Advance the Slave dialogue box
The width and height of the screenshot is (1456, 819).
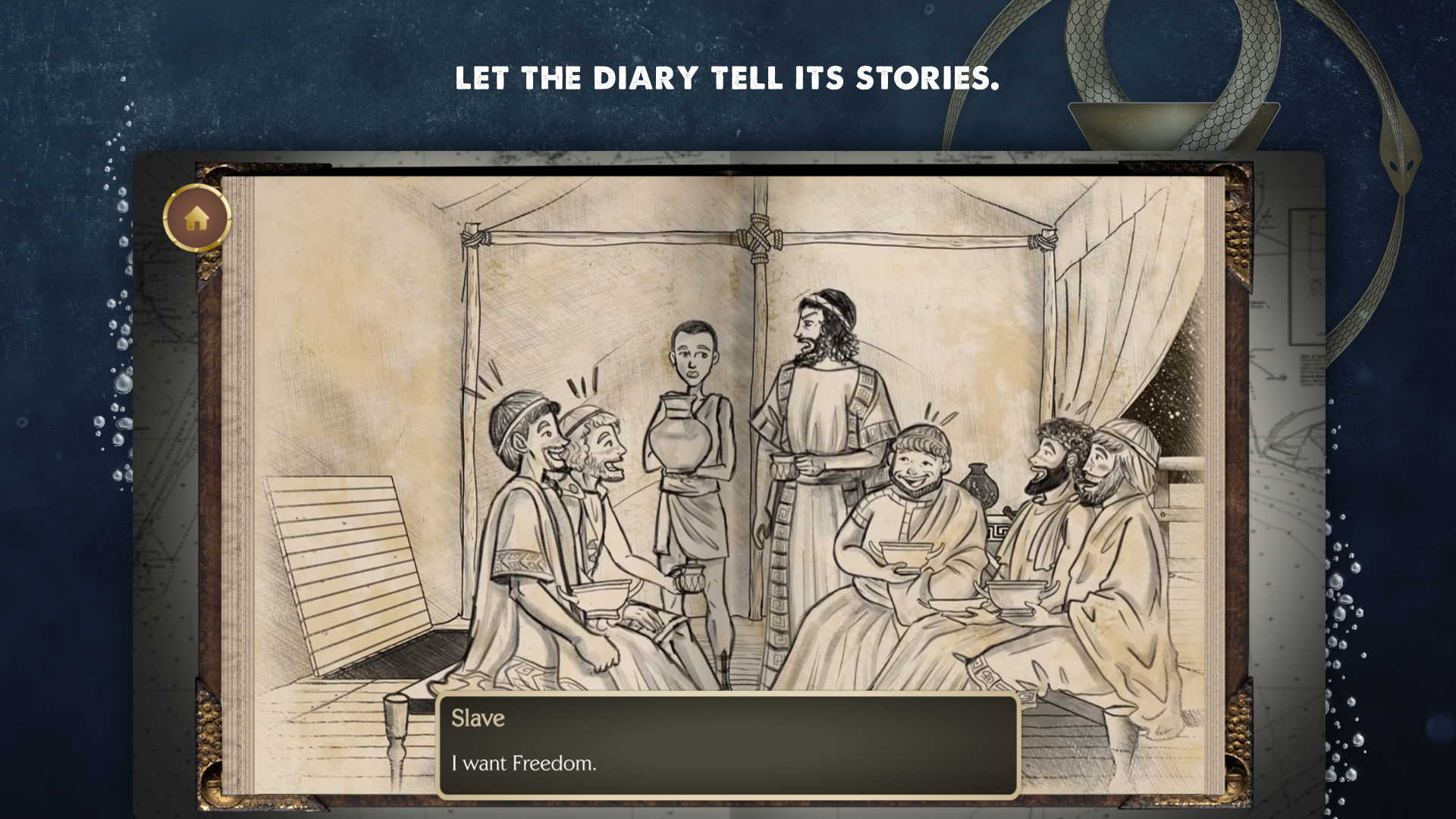coord(728,745)
